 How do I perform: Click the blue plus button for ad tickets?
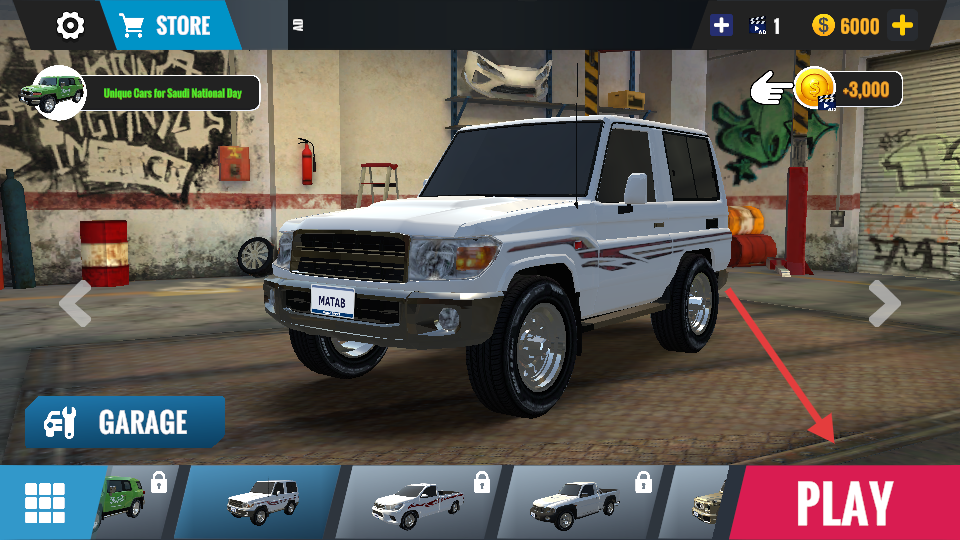[721, 26]
